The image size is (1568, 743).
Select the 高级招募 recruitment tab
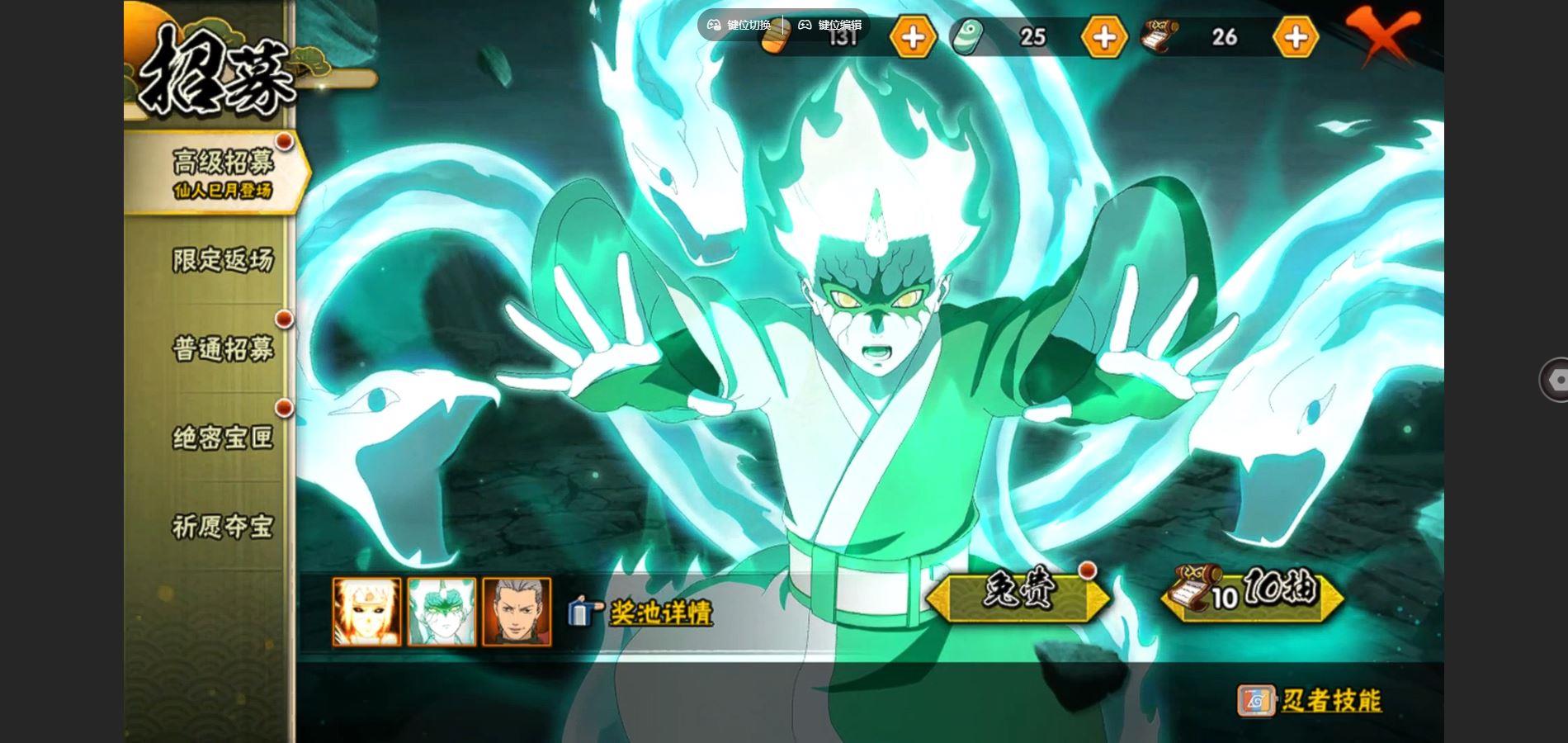click(x=221, y=172)
